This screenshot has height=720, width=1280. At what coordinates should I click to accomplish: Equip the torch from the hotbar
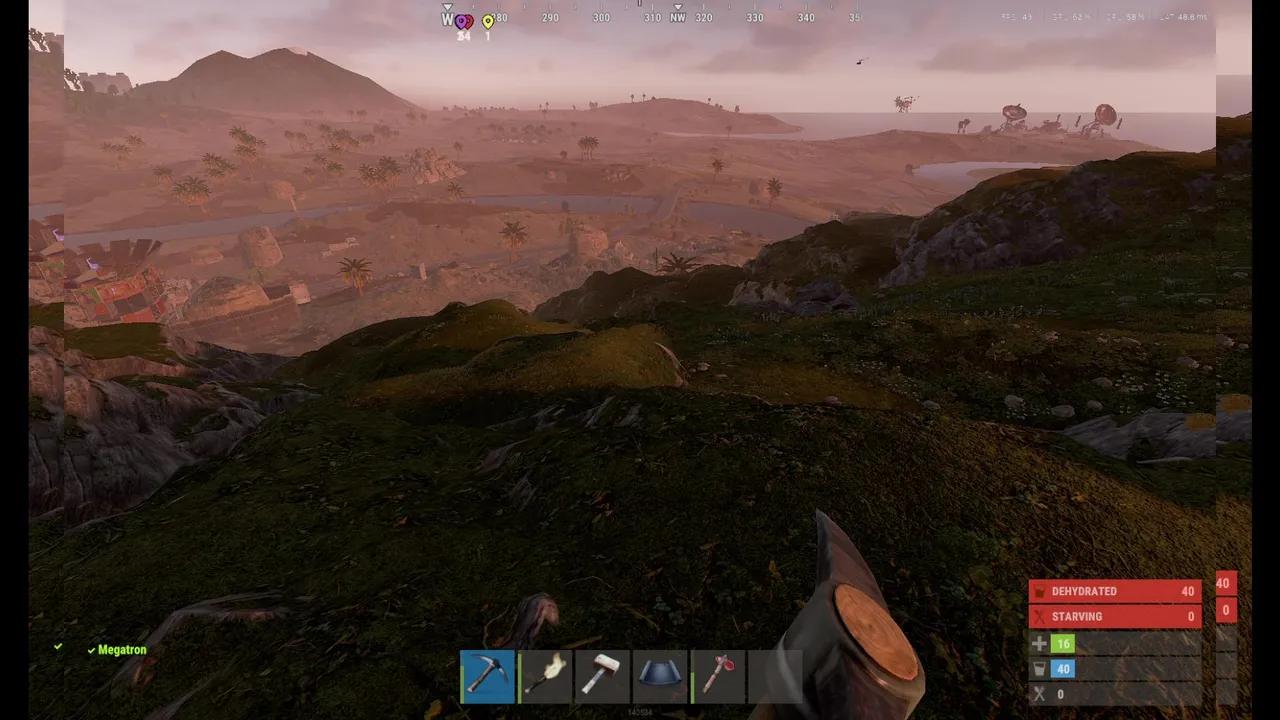pos(545,677)
